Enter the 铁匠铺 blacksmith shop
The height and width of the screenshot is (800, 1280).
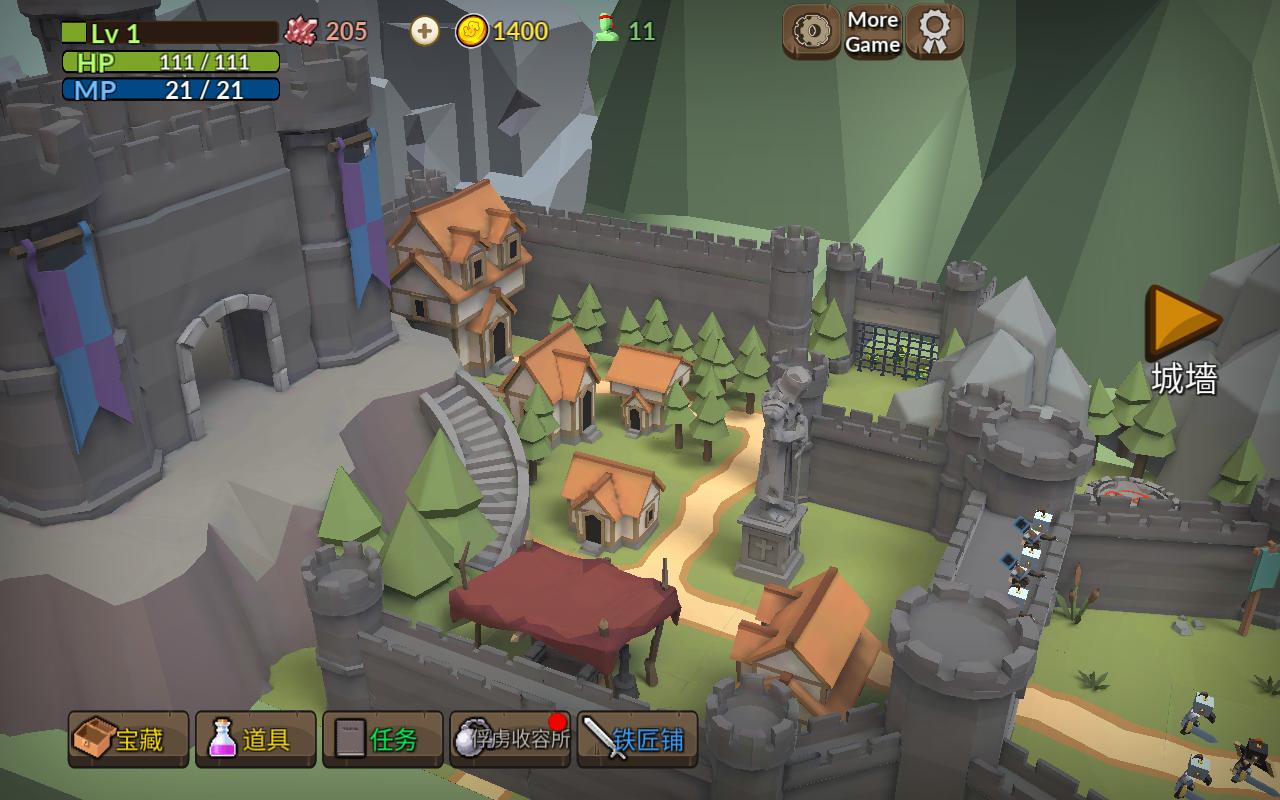tap(637, 740)
